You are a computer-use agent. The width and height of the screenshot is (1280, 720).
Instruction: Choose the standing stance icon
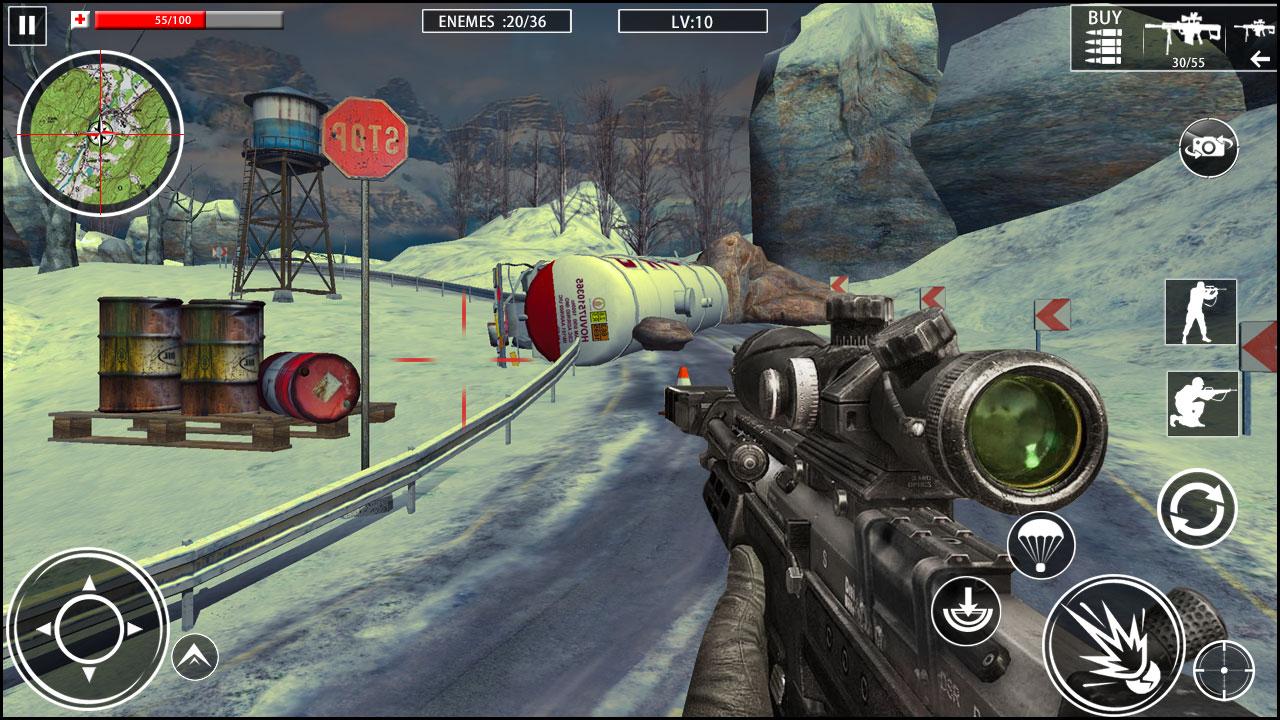pos(1200,312)
